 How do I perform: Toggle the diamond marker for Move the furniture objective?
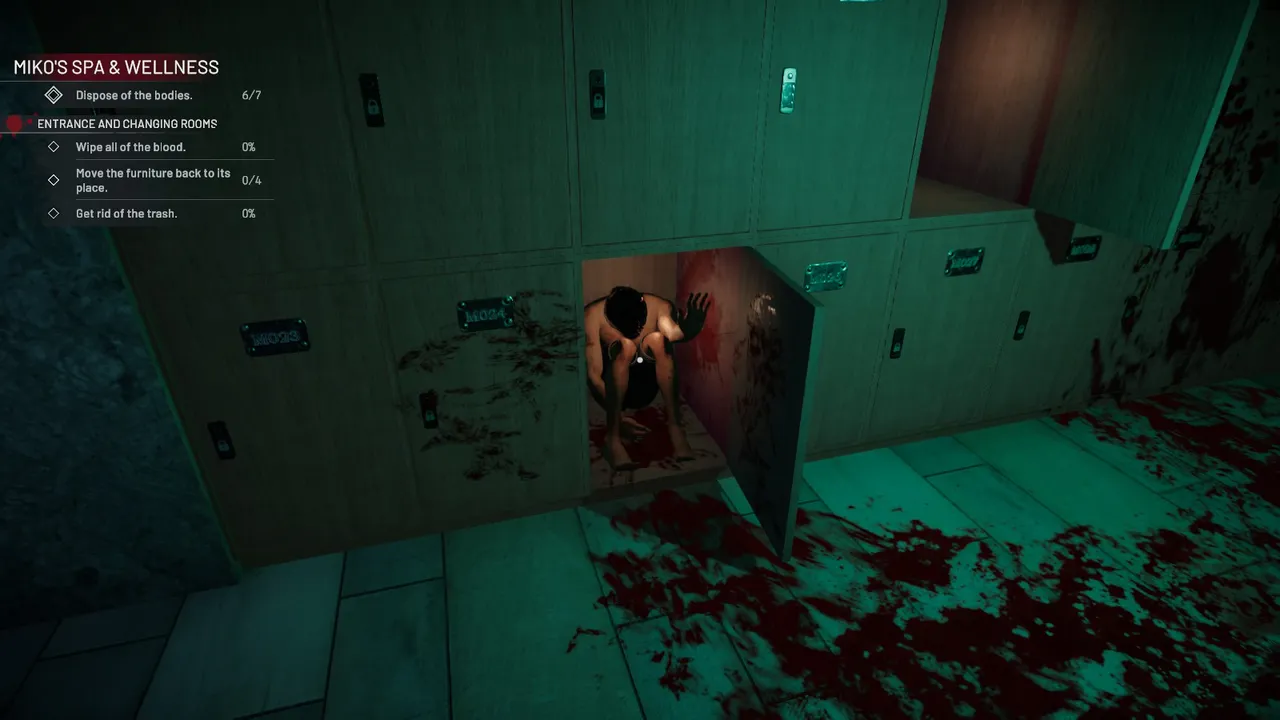[54, 180]
